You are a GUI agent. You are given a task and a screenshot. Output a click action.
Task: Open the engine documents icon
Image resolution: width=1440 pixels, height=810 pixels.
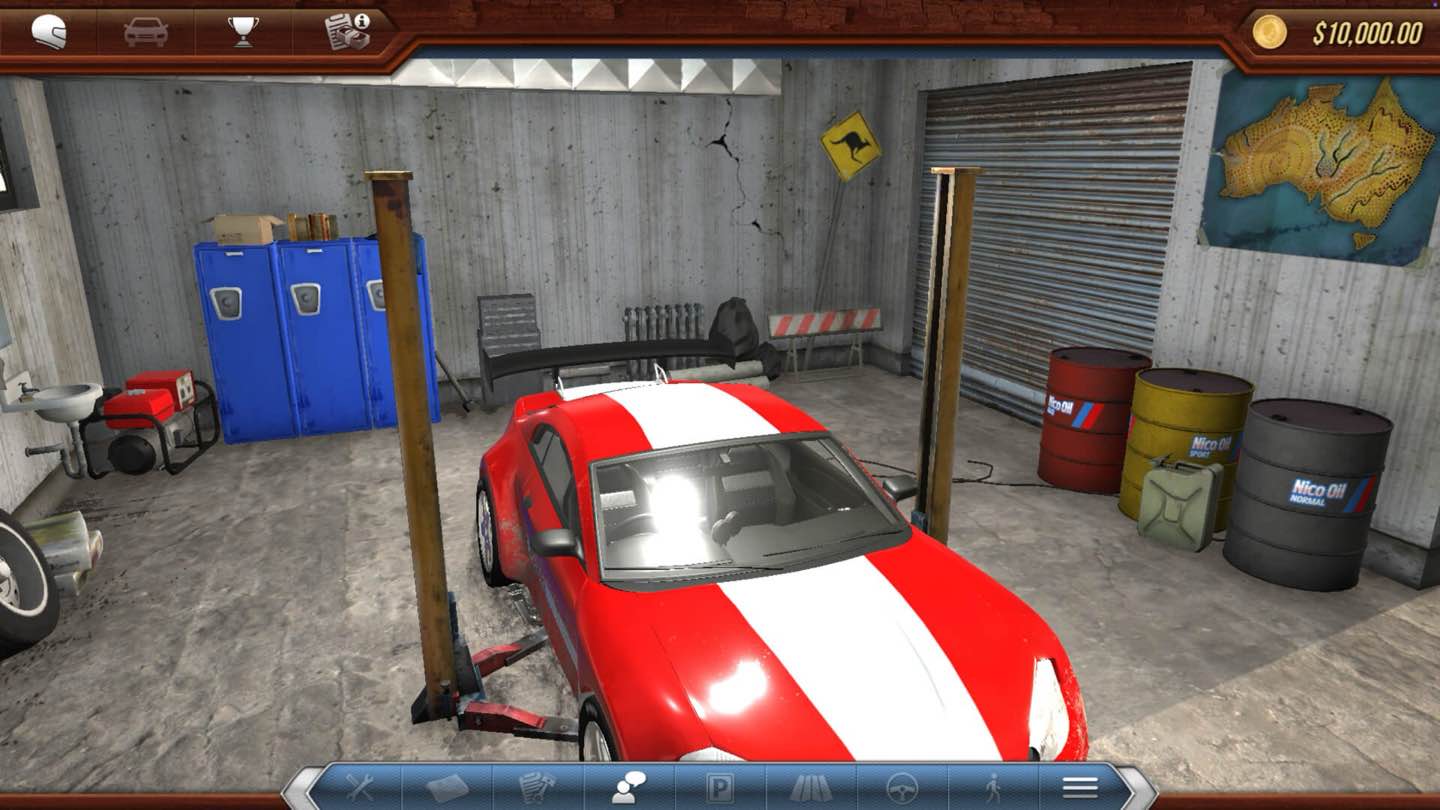pyautogui.click(x=537, y=787)
